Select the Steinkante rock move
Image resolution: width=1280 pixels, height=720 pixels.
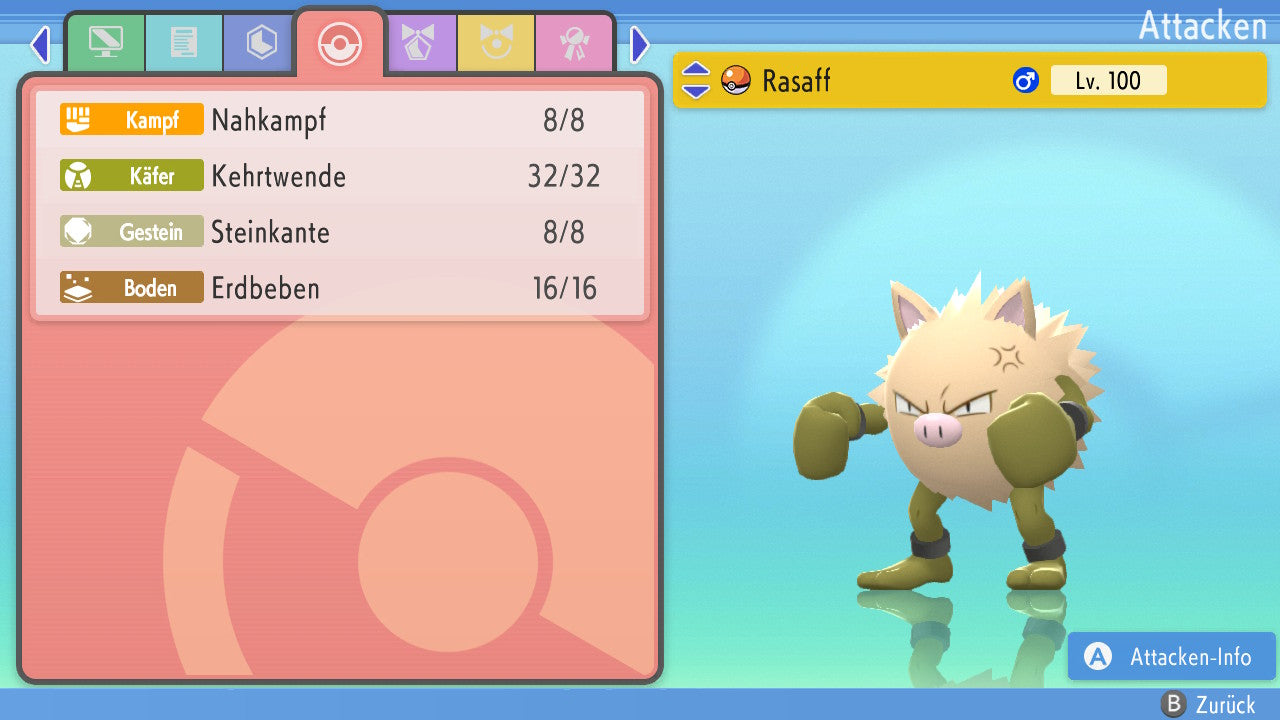pyautogui.click(x=340, y=233)
